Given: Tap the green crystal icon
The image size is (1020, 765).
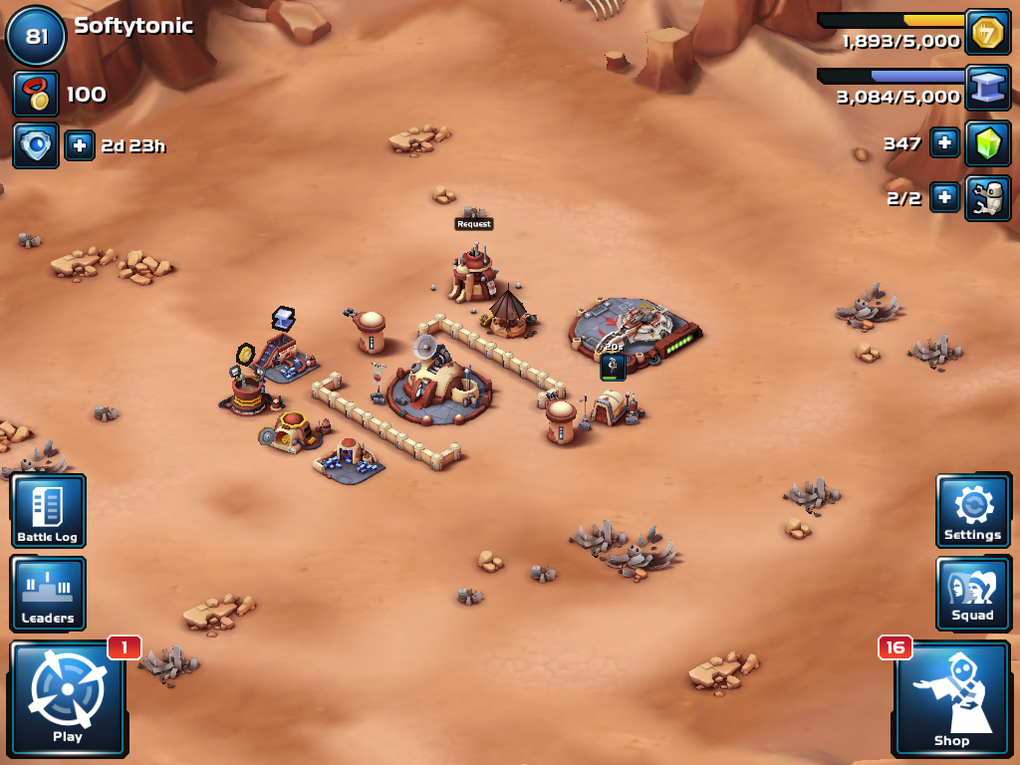Looking at the screenshot, I should [x=987, y=143].
